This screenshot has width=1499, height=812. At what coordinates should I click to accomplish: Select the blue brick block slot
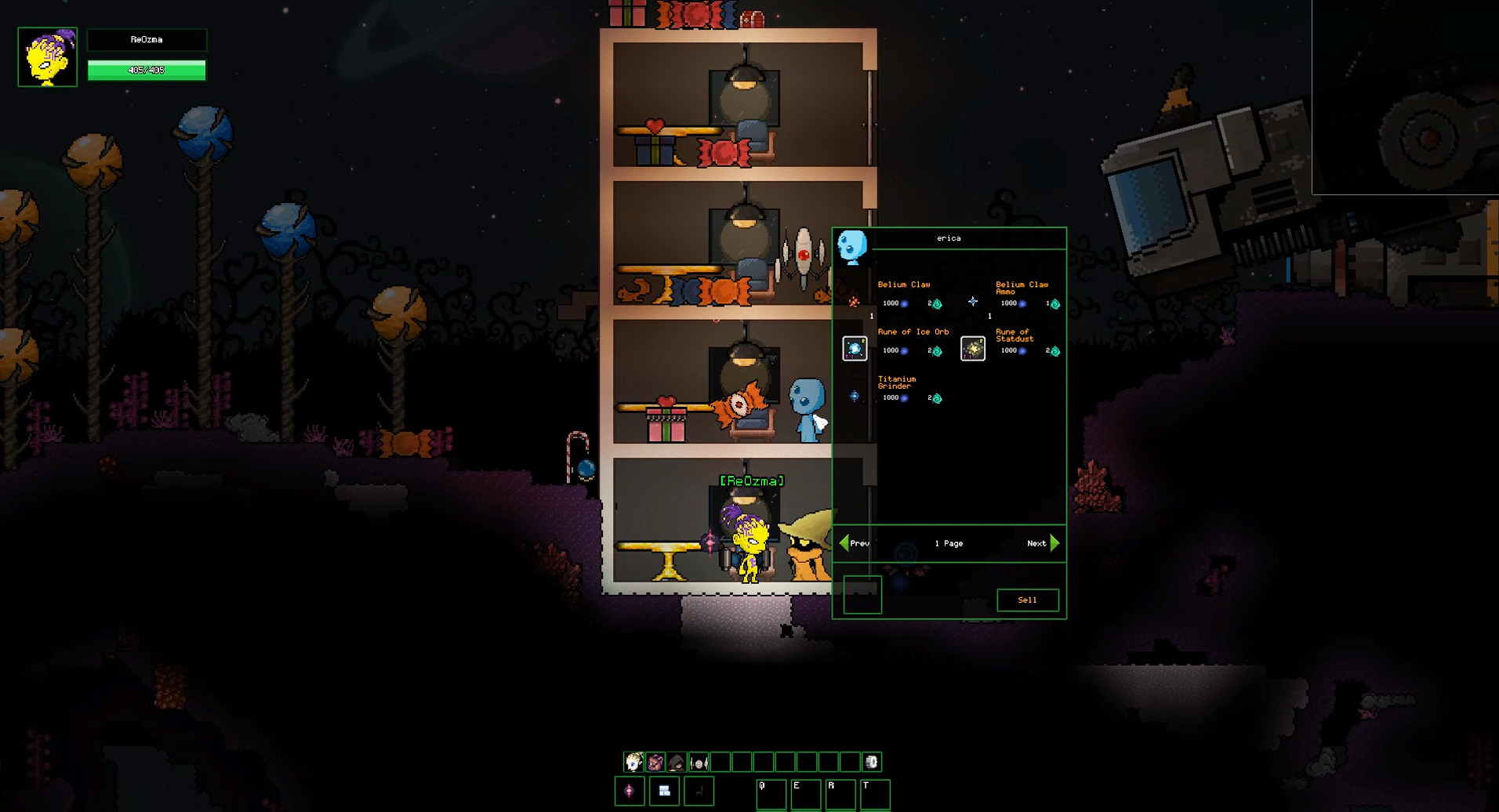click(664, 792)
